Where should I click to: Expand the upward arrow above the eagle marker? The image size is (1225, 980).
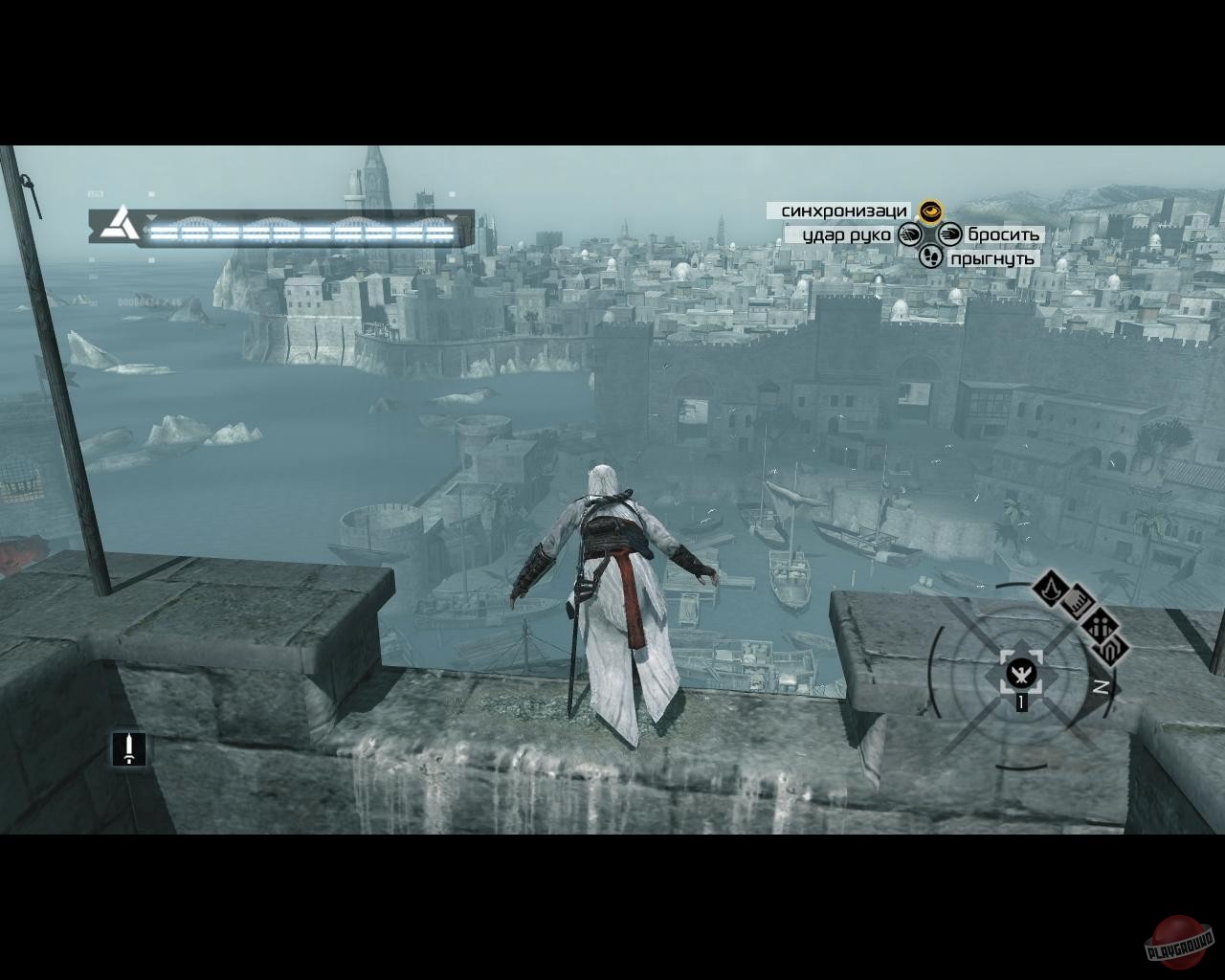[1020, 641]
